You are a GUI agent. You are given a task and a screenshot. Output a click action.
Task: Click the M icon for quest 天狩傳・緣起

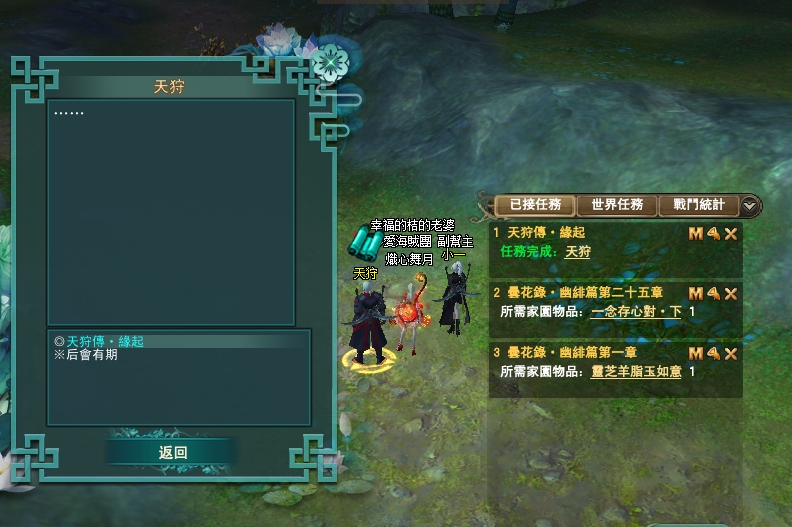coord(696,233)
